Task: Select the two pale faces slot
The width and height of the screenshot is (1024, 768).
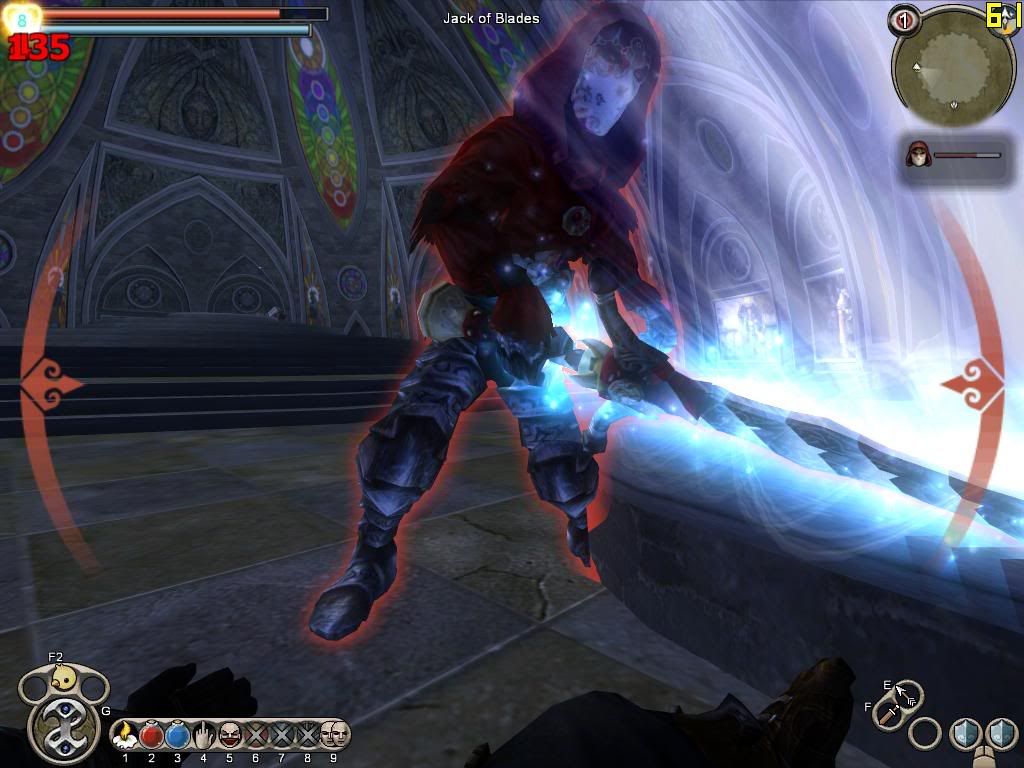Action: (334, 735)
